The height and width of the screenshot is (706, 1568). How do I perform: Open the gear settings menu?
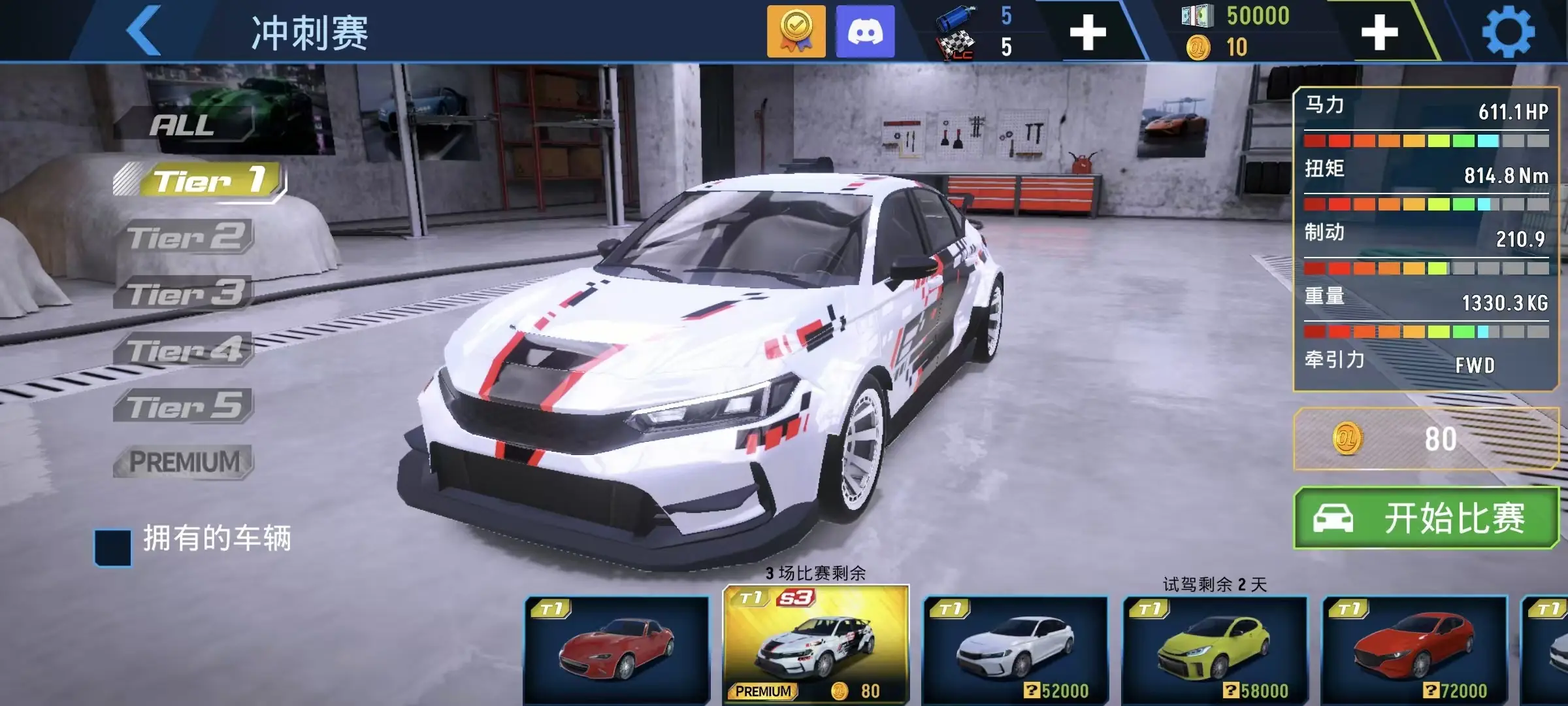pyautogui.click(x=1508, y=31)
